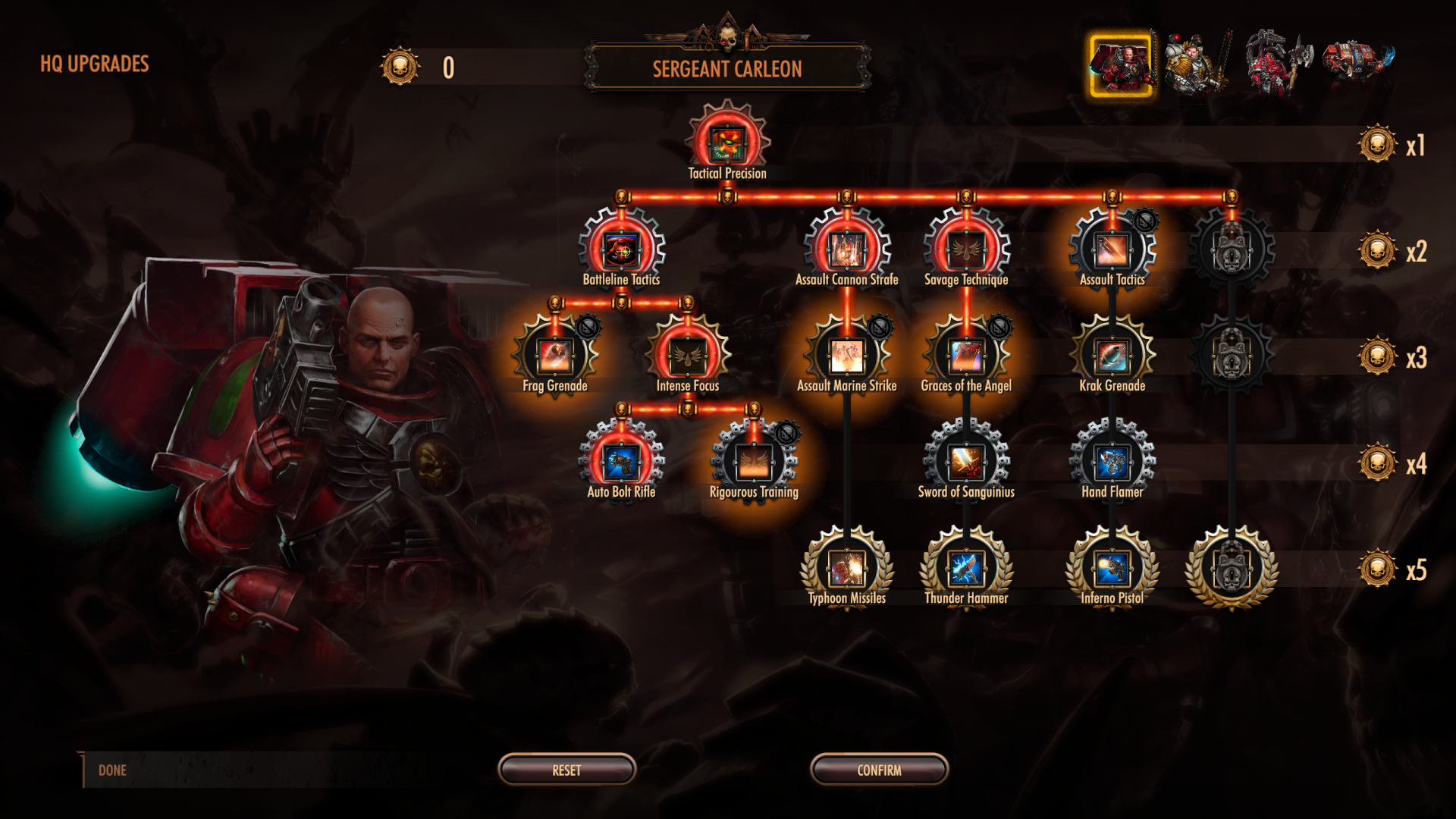
Task: Select the Assault Cannon Strafe node
Action: click(x=846, y=249)
